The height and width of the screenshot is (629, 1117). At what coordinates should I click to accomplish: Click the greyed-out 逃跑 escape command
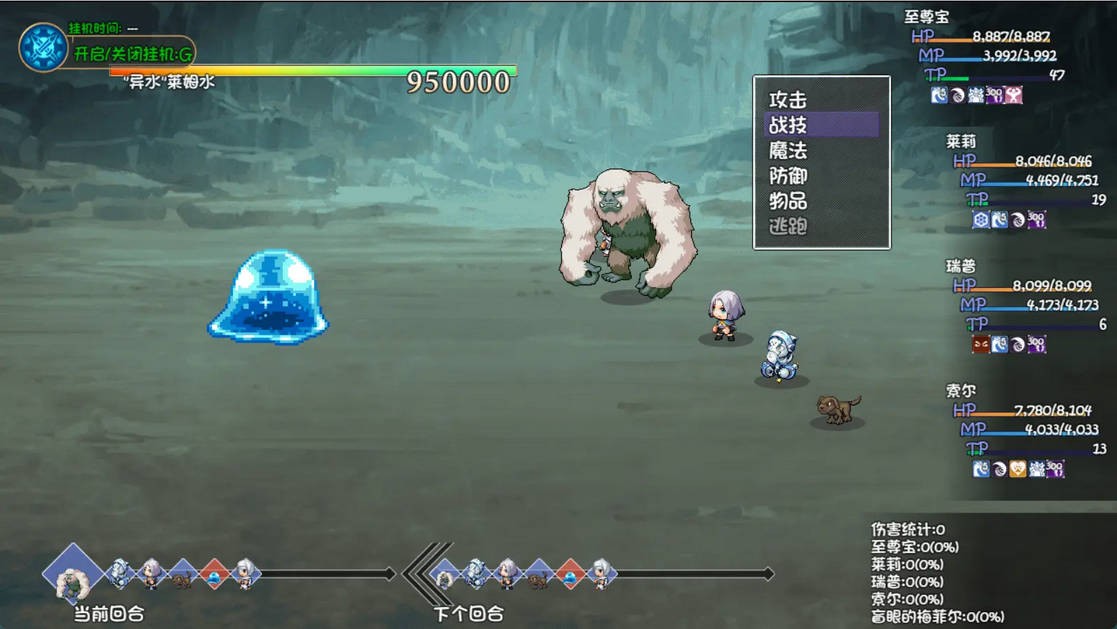(x=788, y=227)
